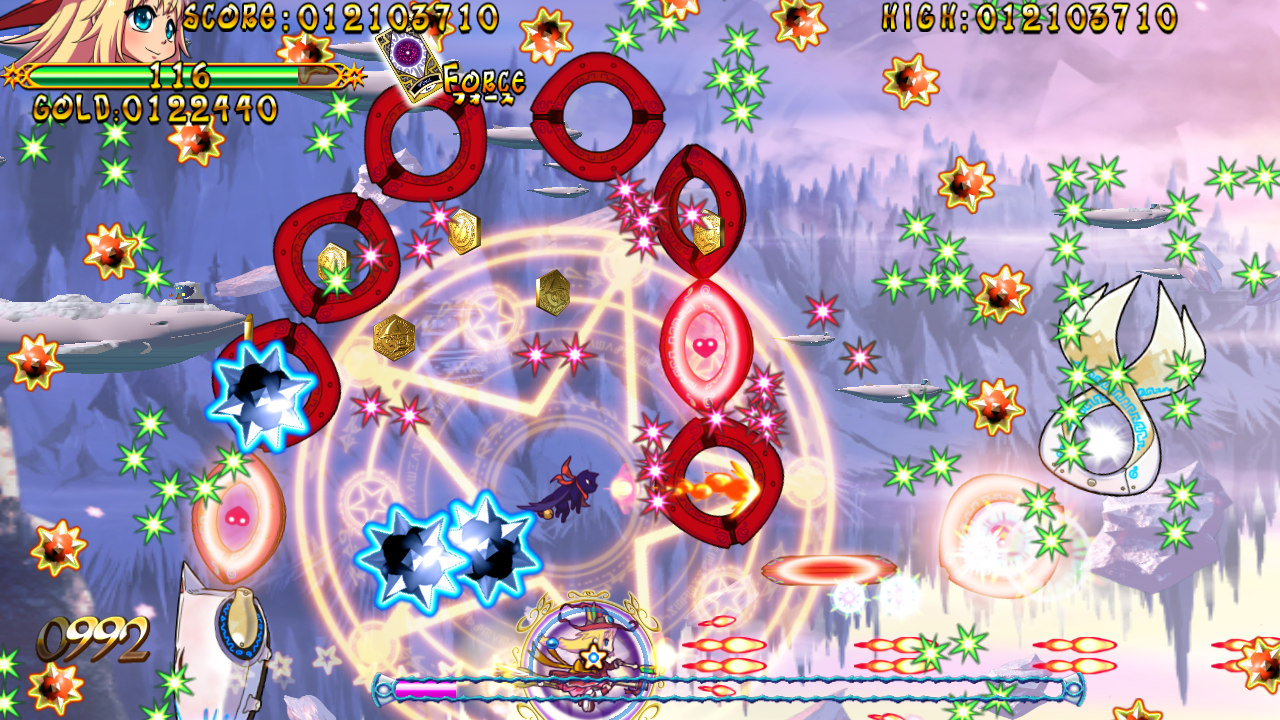This screenshot has height=720, width=1280.
Task: Click the green health gauge showing 116
Action: point(180,73)
